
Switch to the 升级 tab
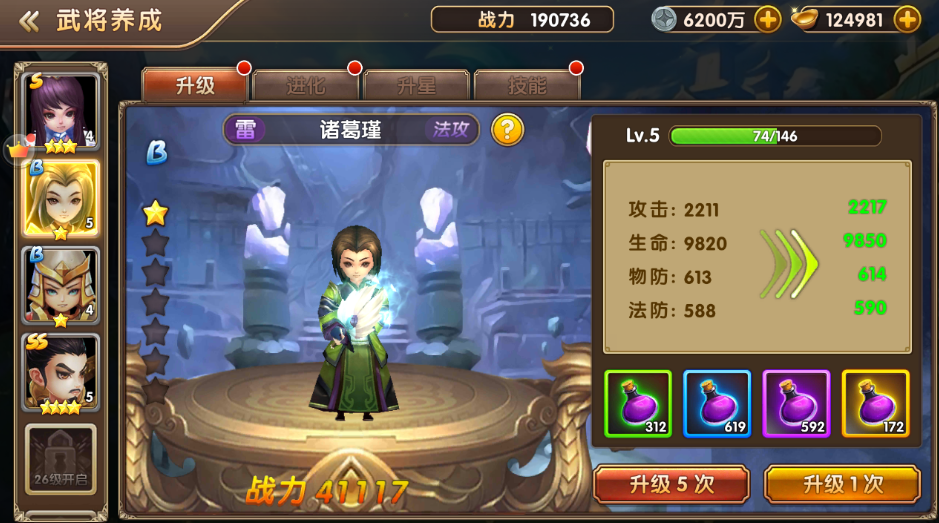point(195,86)
